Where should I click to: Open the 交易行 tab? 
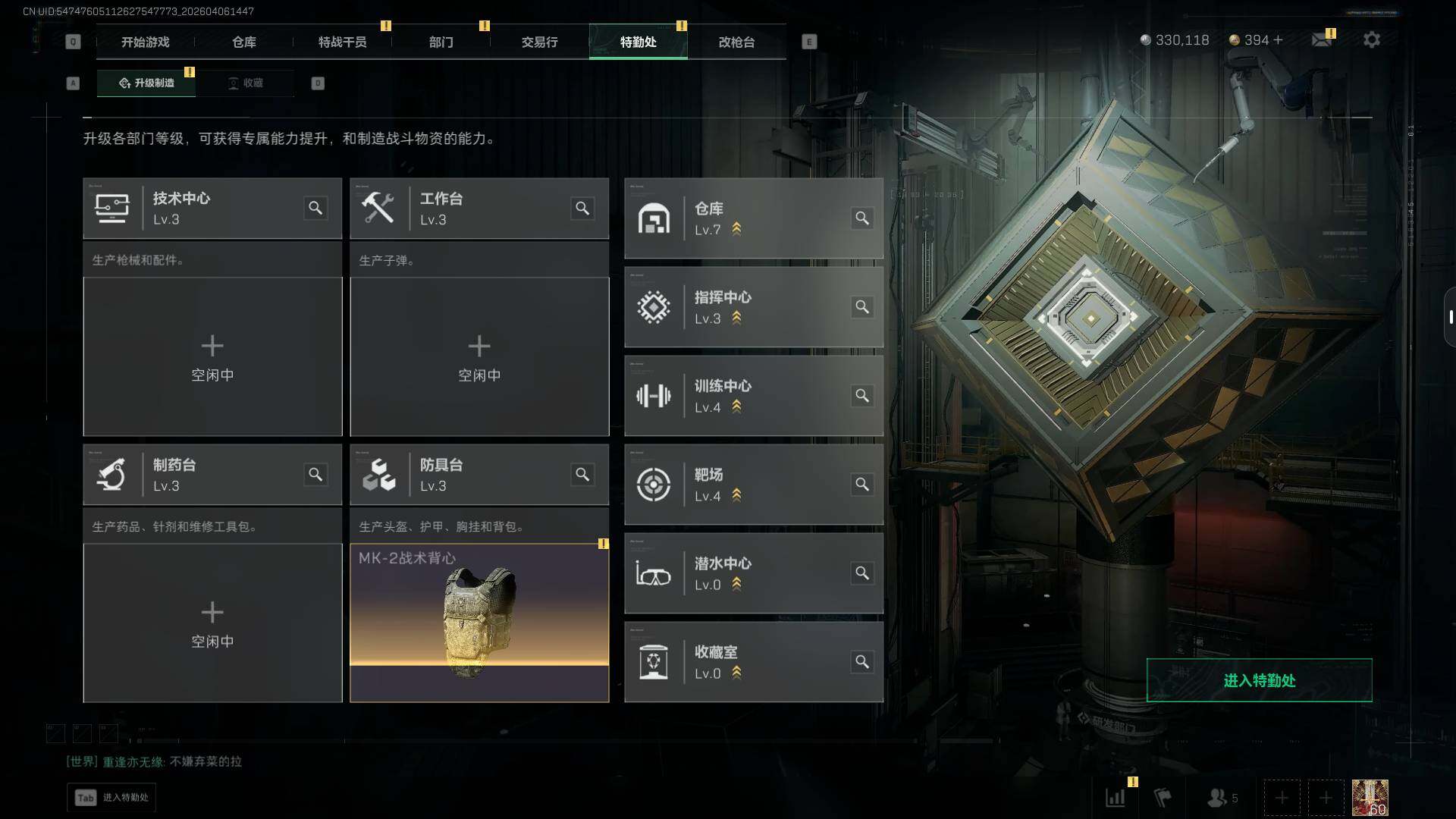pos(539,42)
